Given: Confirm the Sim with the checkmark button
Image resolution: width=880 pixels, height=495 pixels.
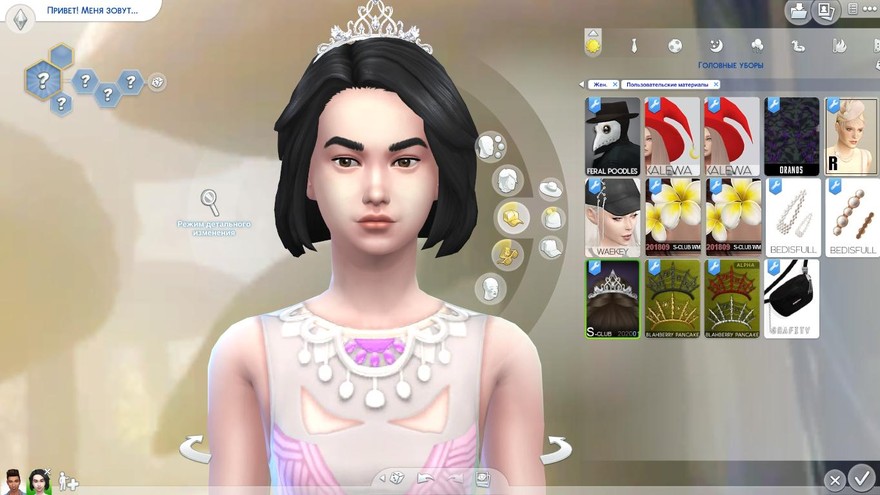Looking at the screenshot, I should 860,479.
